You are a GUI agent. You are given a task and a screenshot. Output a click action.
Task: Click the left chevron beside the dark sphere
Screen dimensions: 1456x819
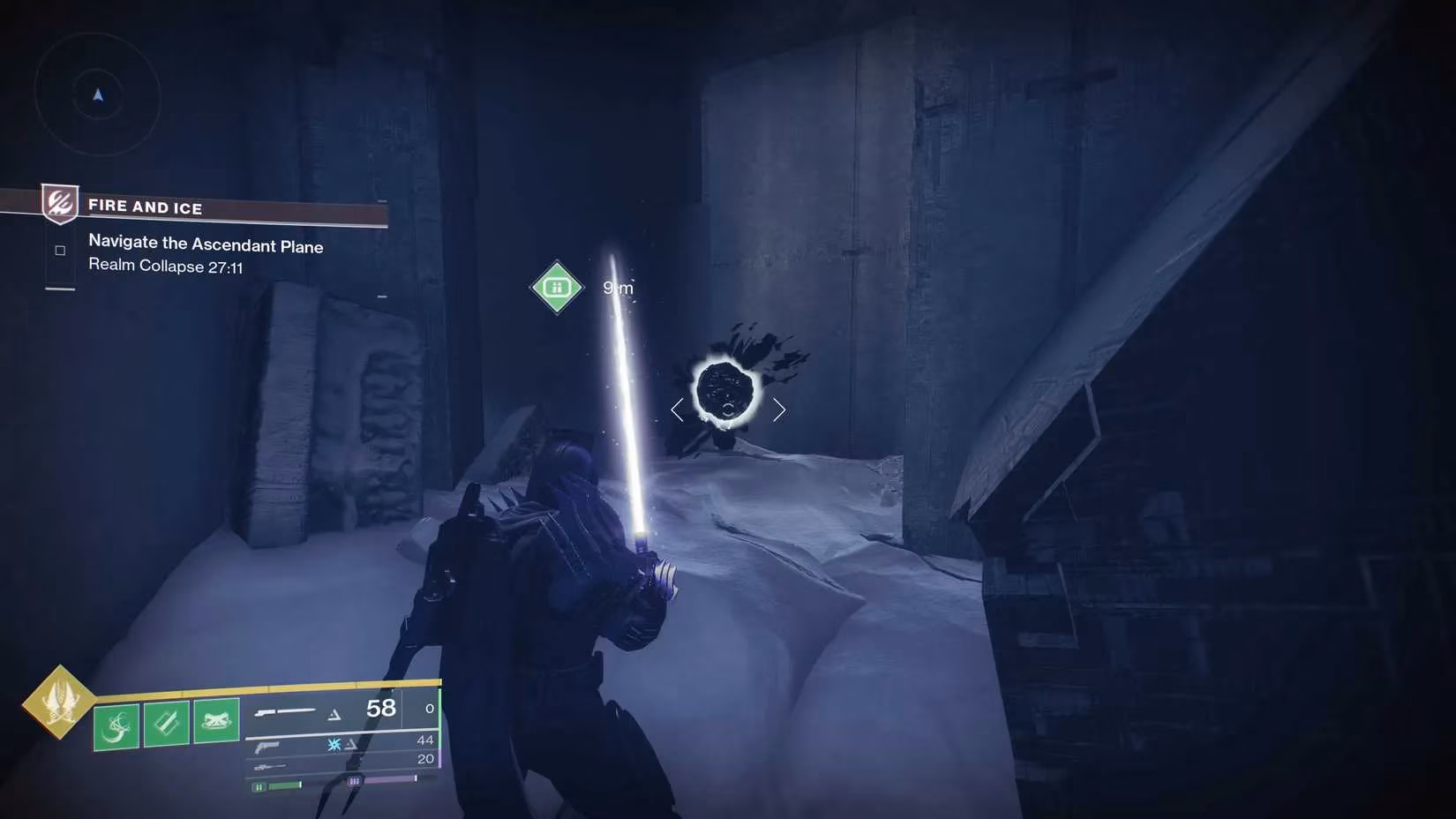point(677,409)
